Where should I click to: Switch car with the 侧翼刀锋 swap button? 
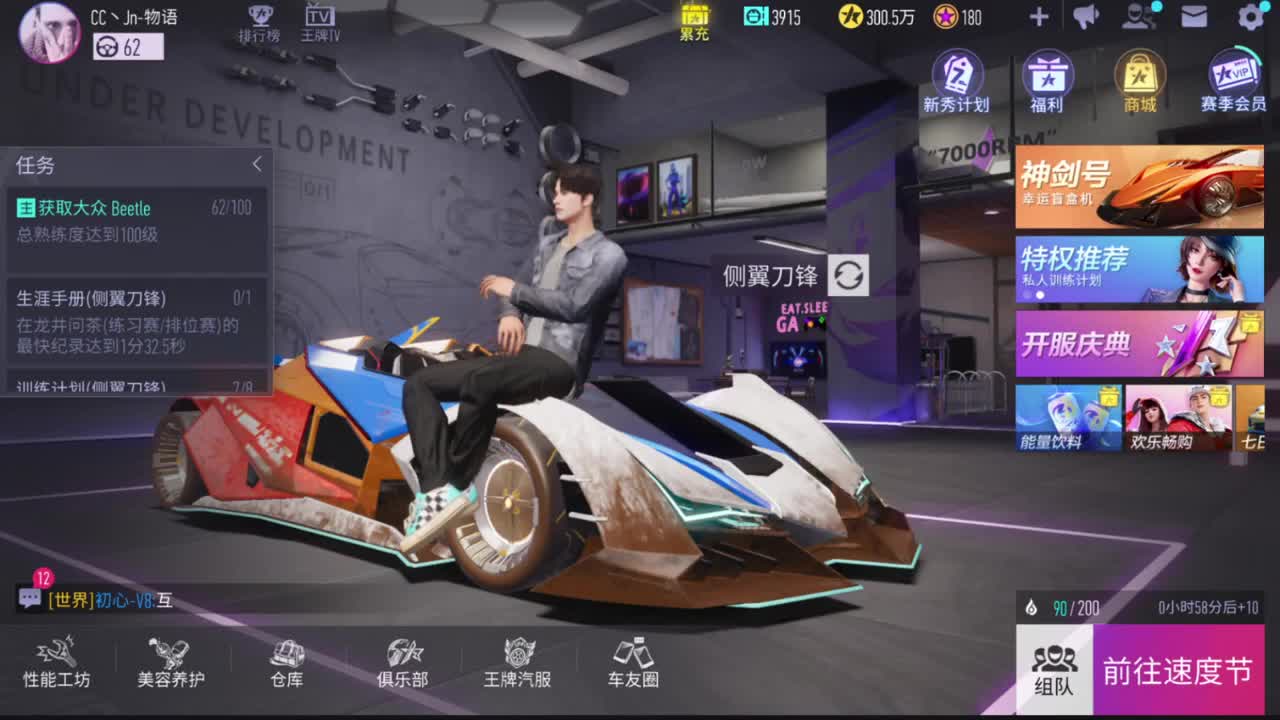coord(849,275)
